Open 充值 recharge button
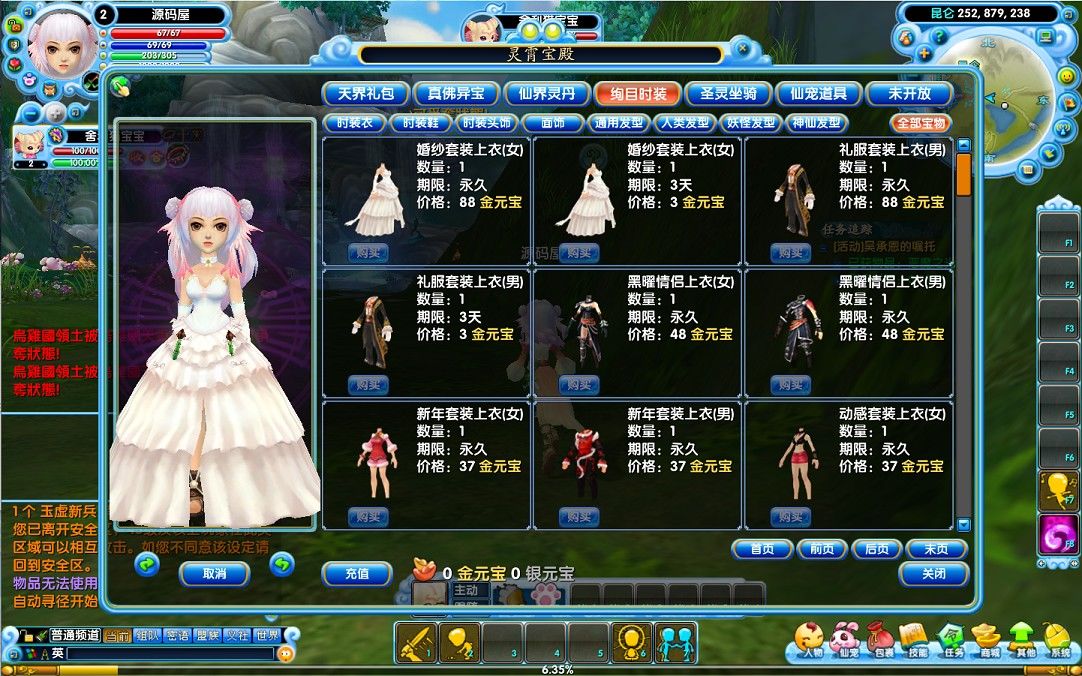 click(x=357, y=574)
